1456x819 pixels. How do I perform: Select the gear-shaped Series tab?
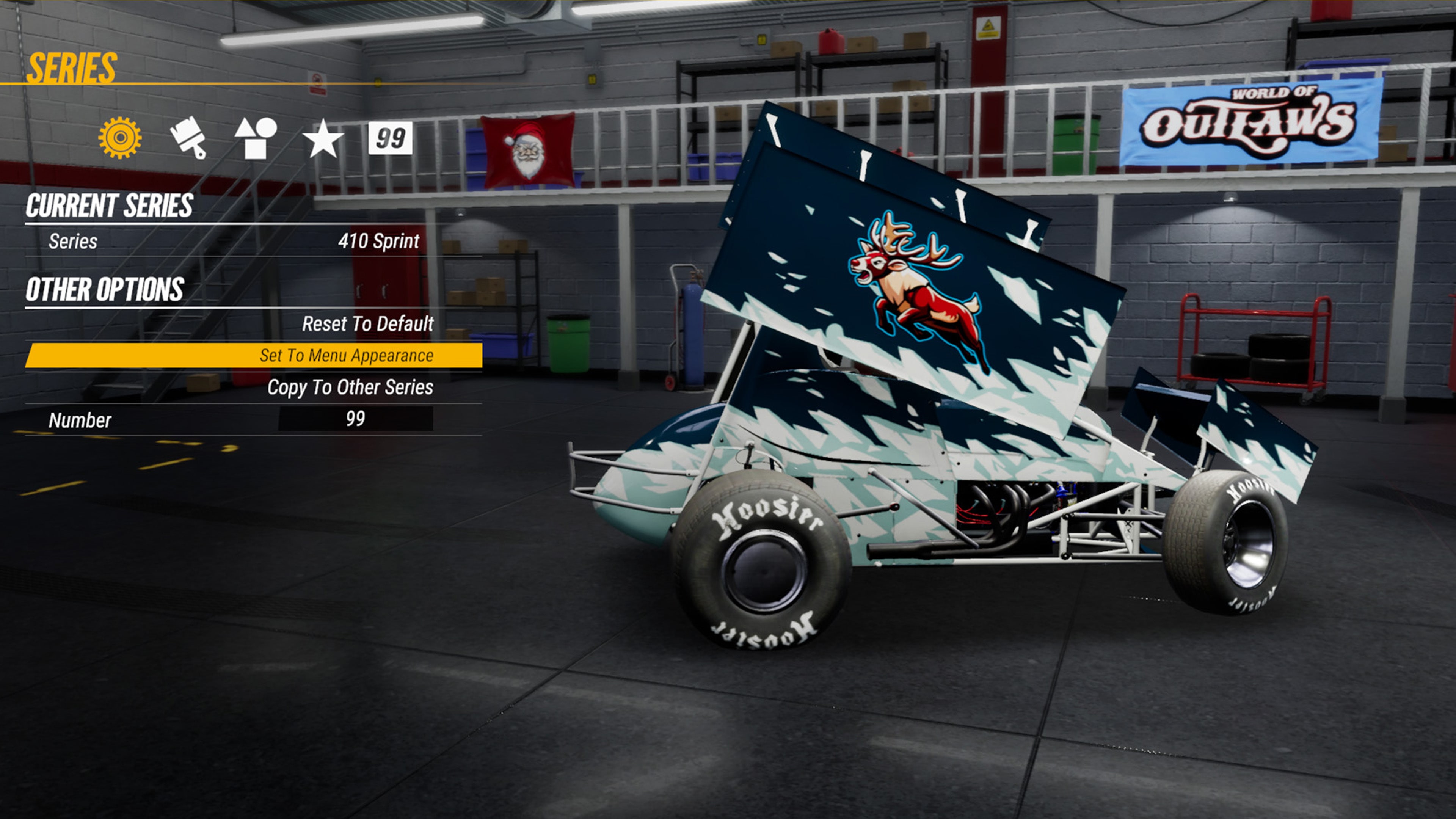[x=120, y=138]
